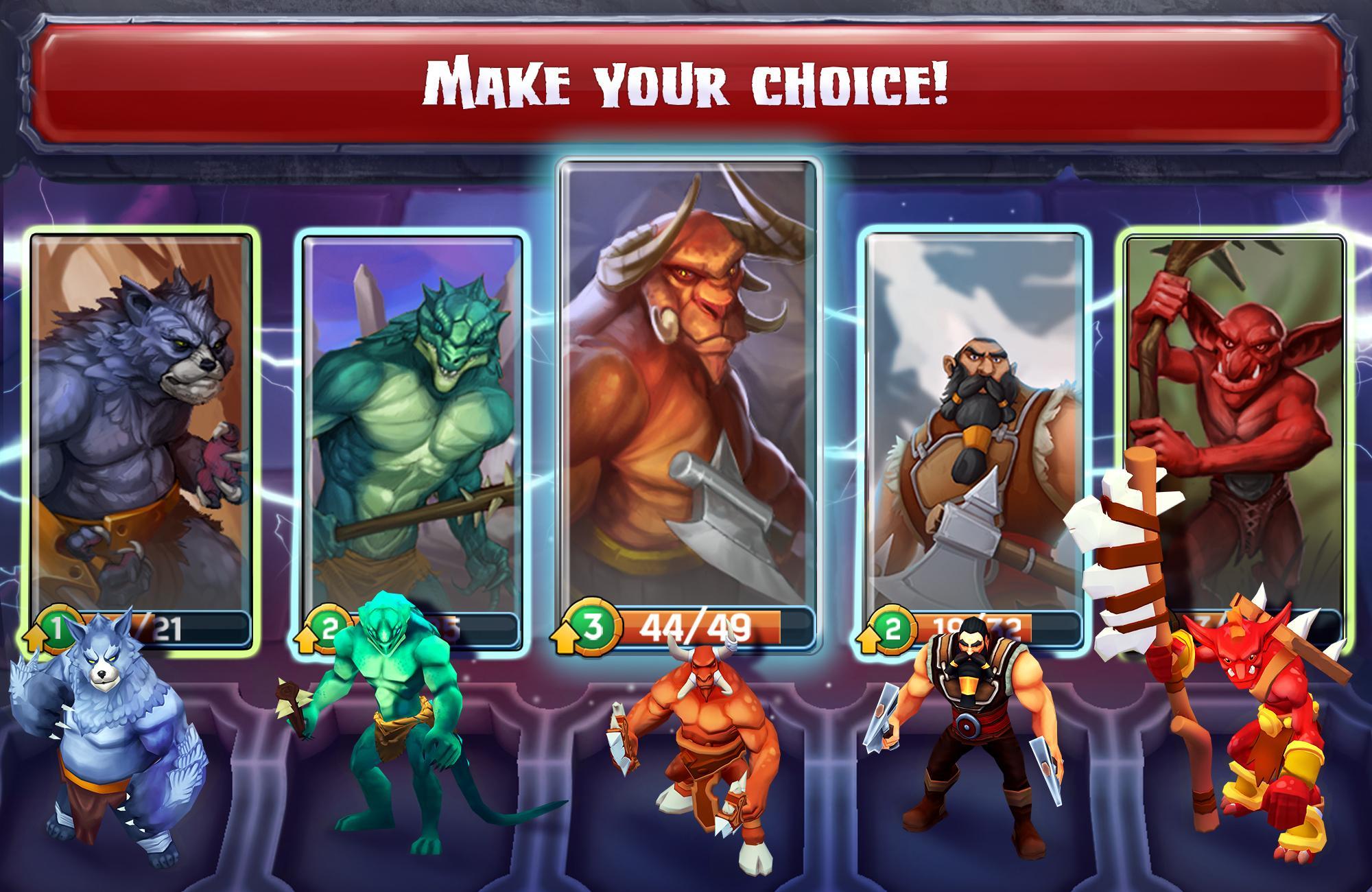Viewport: 1372px width, 892px height.
Task: Click the Make Your Choice banner
Action: (x=686, y=82)
